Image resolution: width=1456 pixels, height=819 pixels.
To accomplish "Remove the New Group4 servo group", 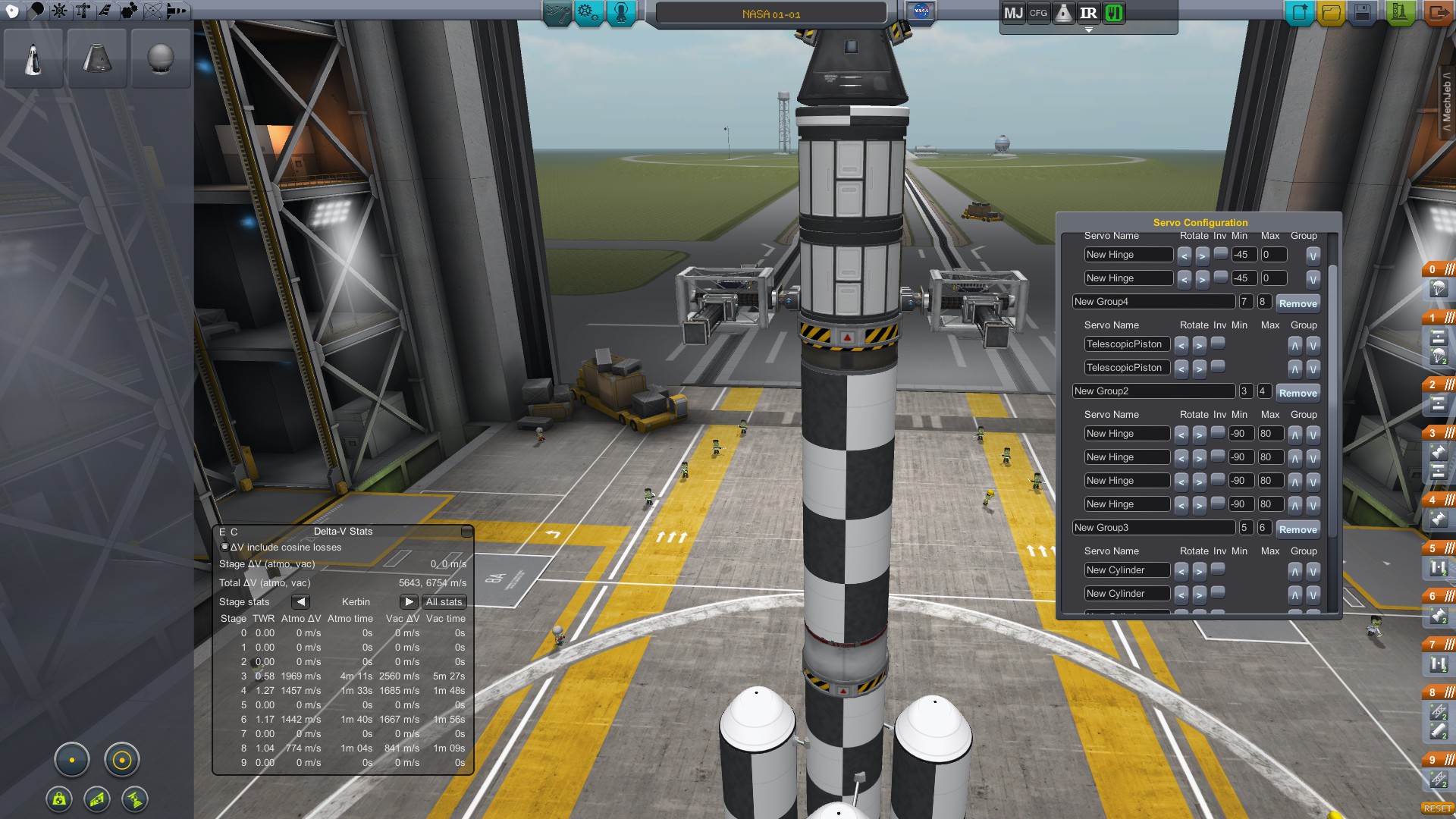I will tap(1298, 303).
